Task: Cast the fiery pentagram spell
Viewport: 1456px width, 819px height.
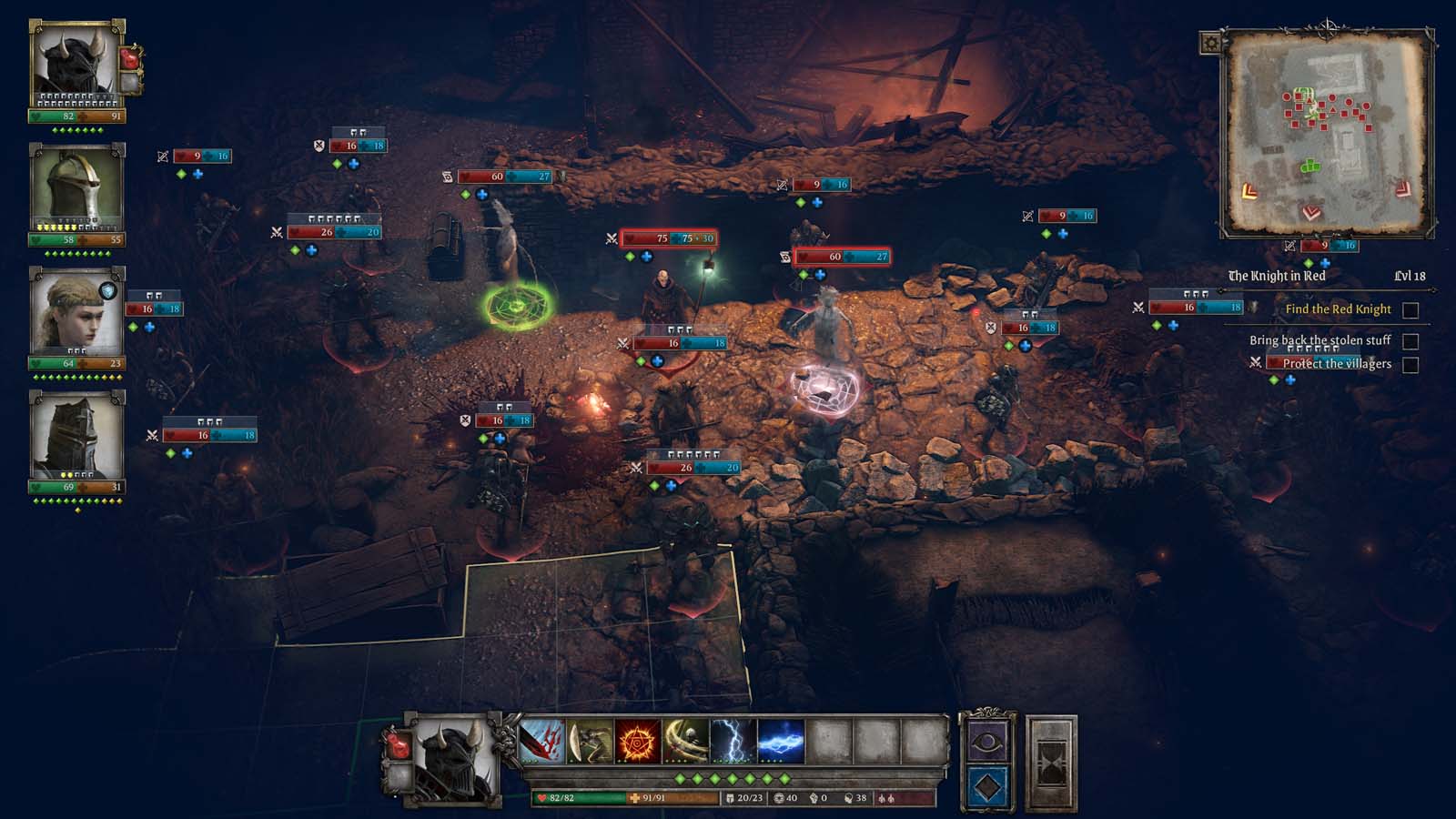Action: click(x=638, y=741)
